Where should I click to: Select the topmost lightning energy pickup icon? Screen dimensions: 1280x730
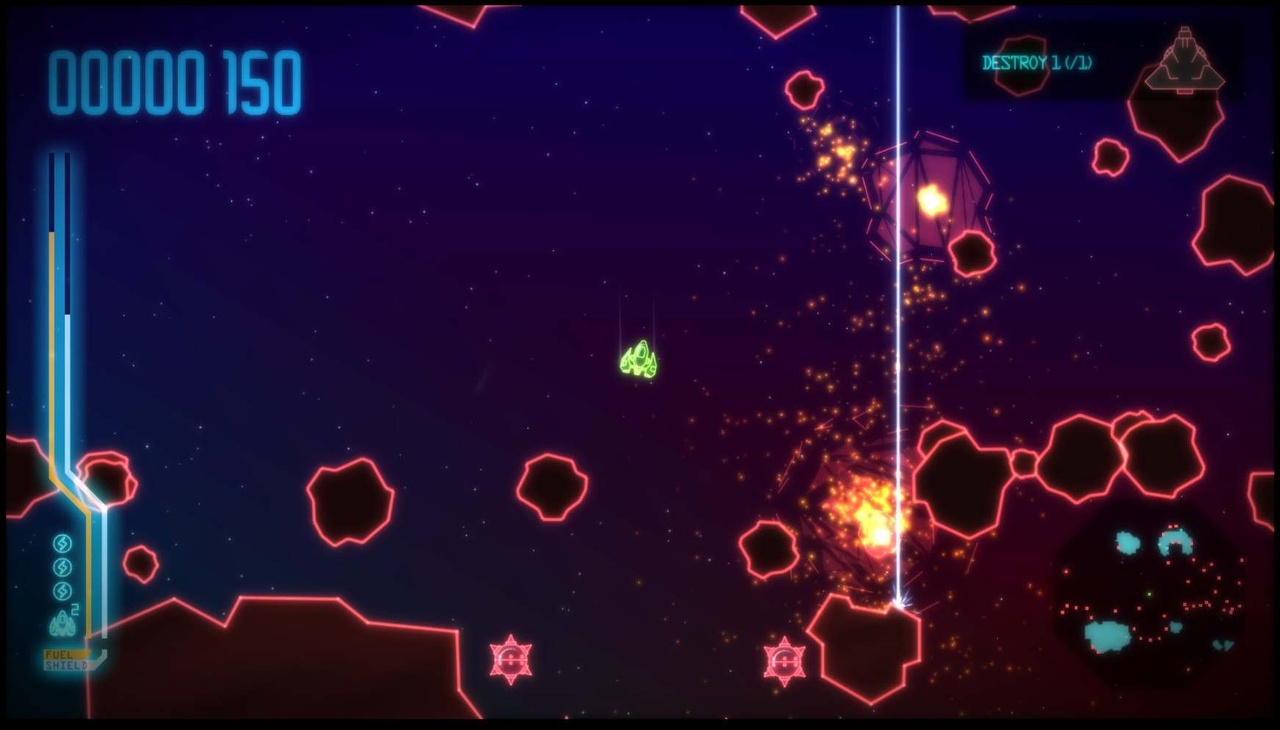[62, 543]
